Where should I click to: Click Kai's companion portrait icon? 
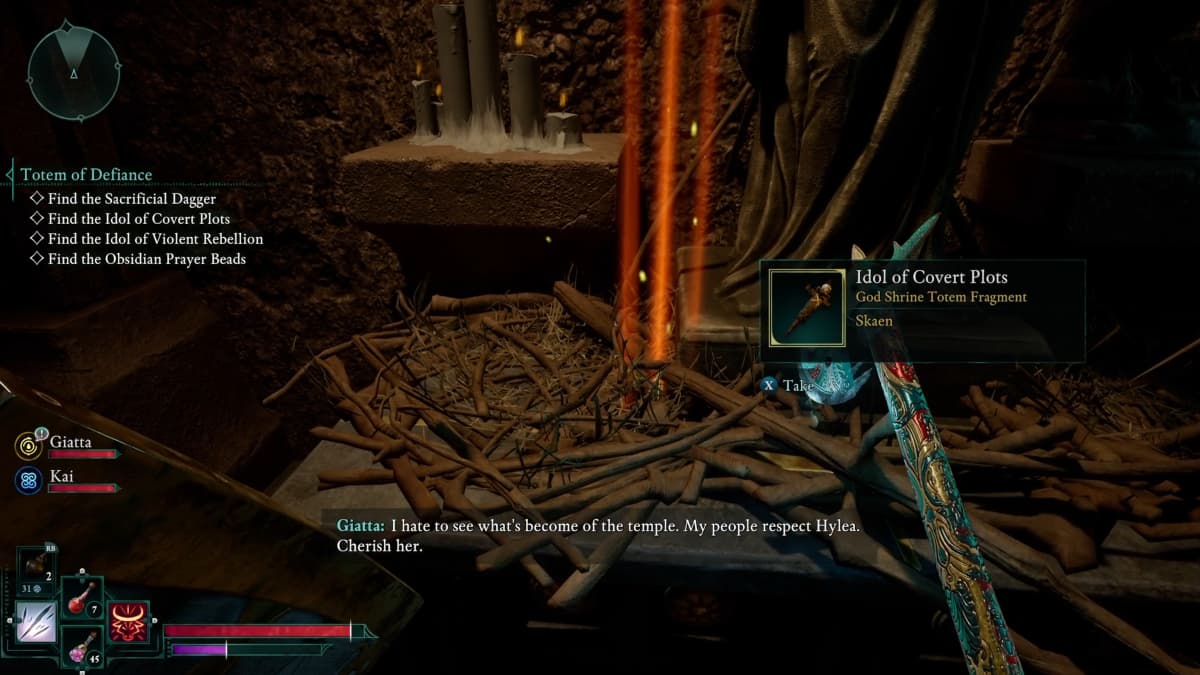[x=28, y=480]
